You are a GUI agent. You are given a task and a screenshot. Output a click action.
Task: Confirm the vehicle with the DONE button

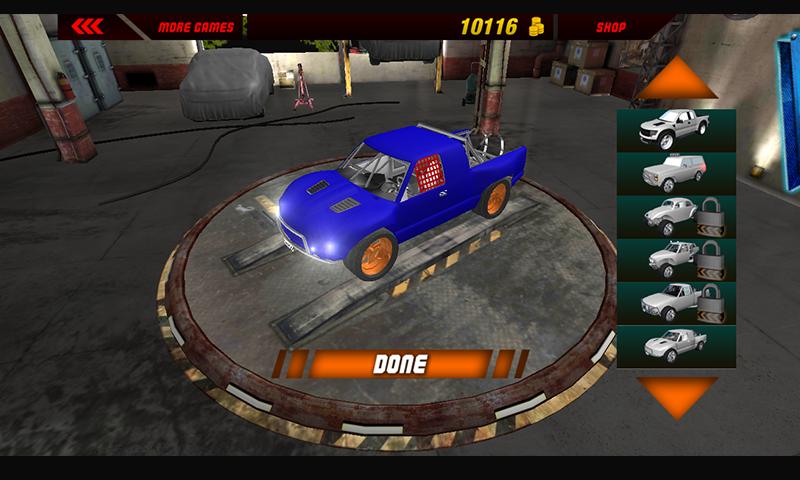tap(399, 364)
